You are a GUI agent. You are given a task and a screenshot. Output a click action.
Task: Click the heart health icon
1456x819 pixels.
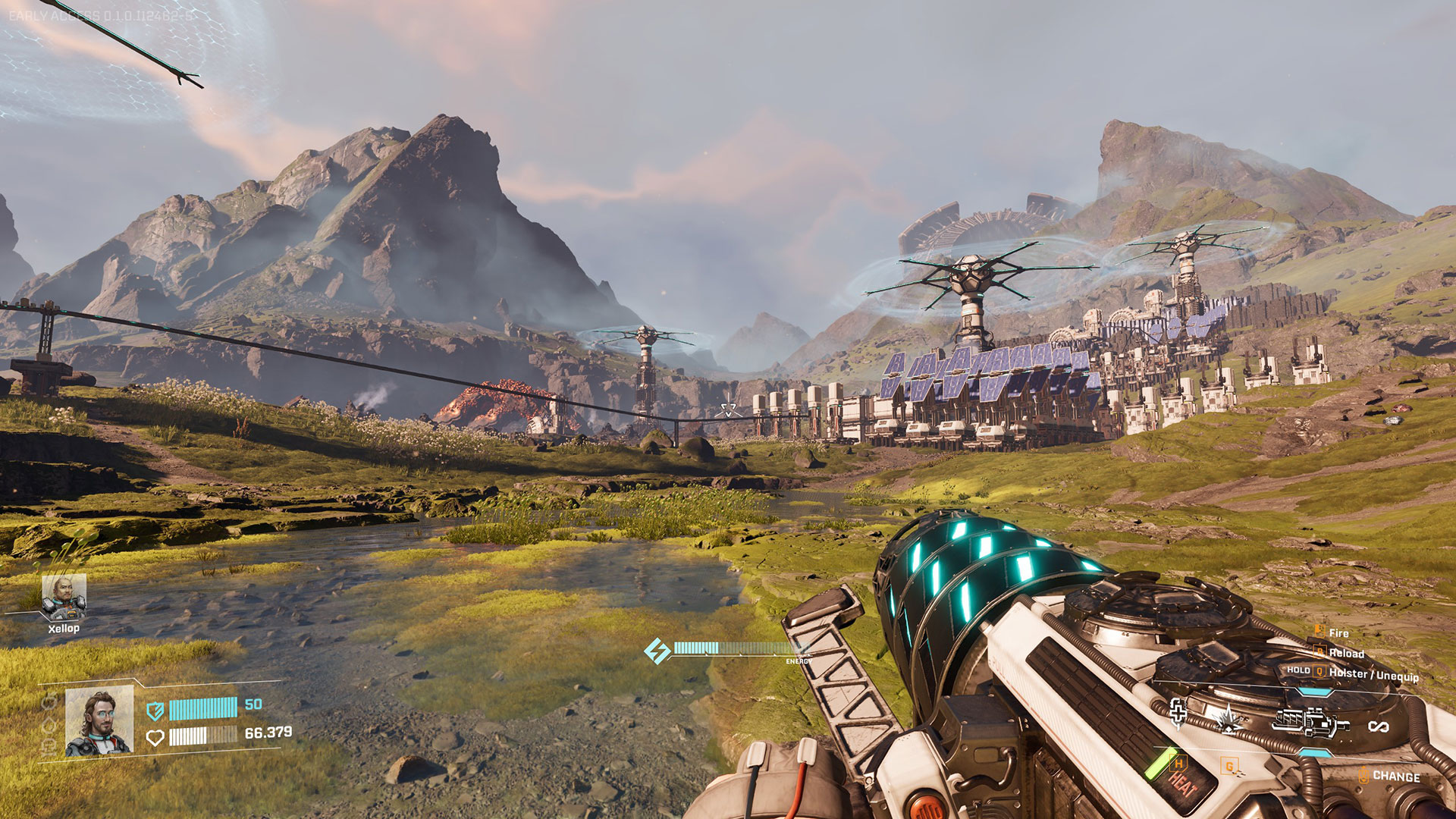tap(155, 737)
